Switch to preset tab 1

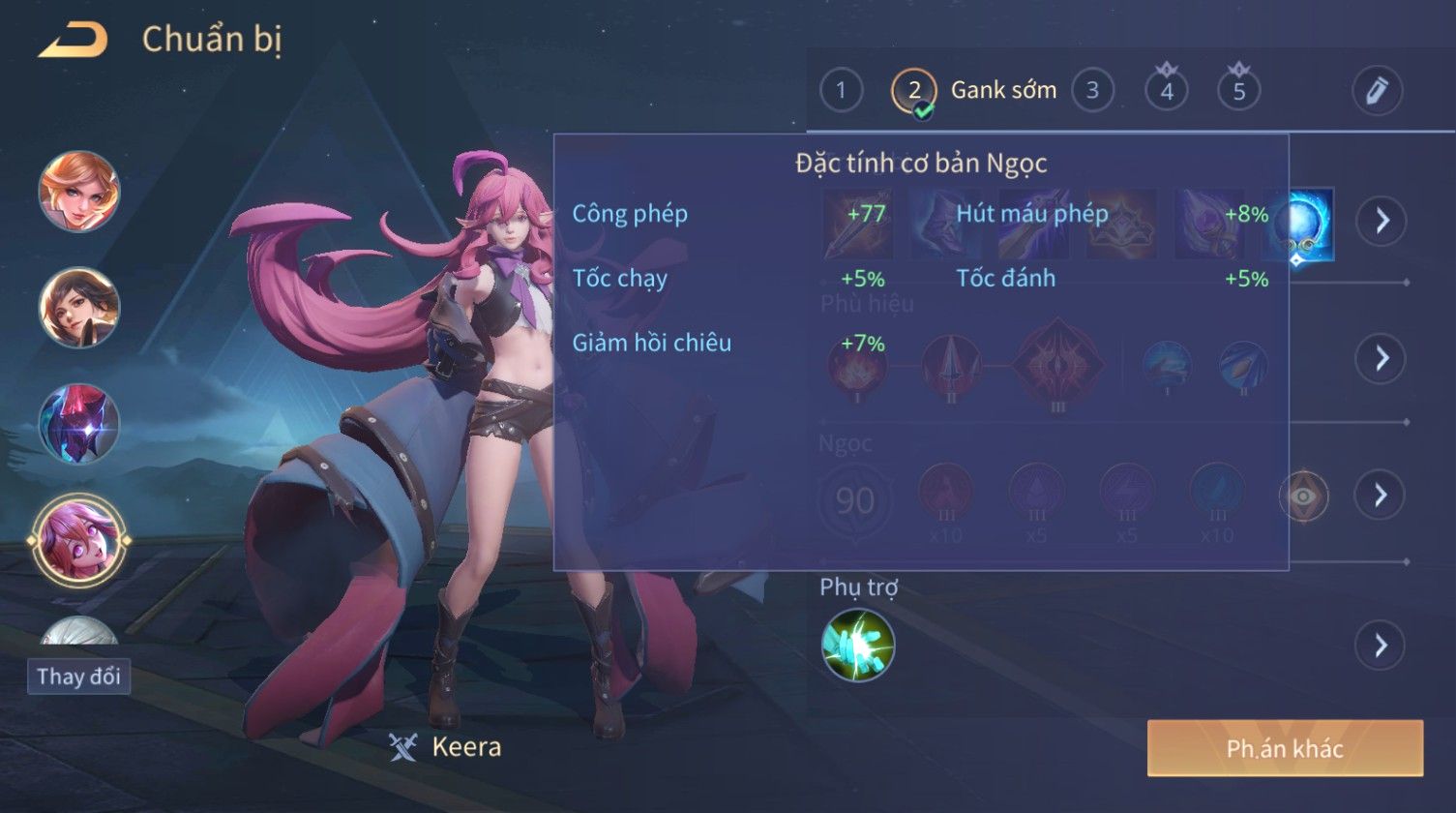[x=841, y=91]
